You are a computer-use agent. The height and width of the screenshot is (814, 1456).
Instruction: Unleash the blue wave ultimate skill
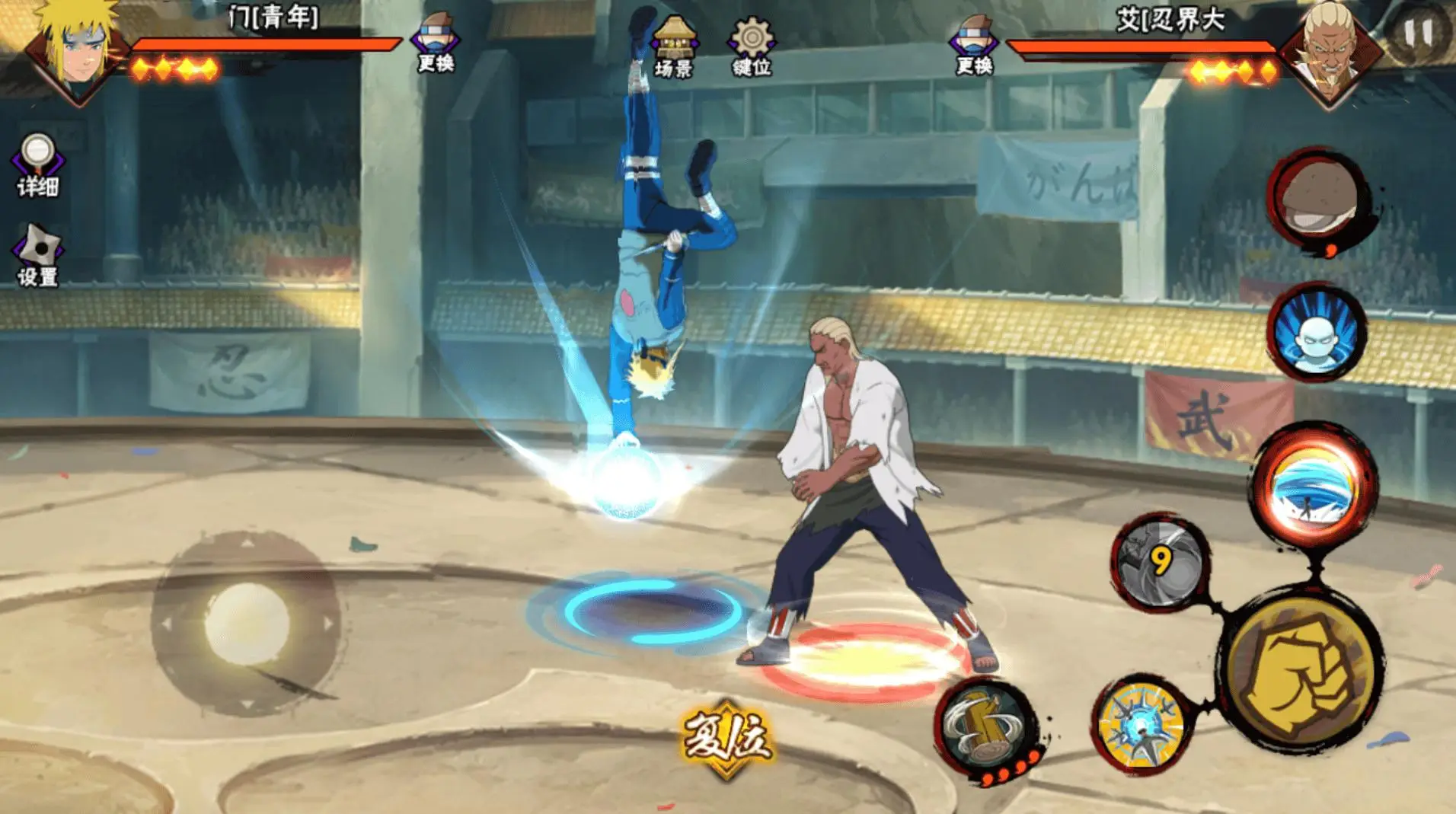point(1313,485)
